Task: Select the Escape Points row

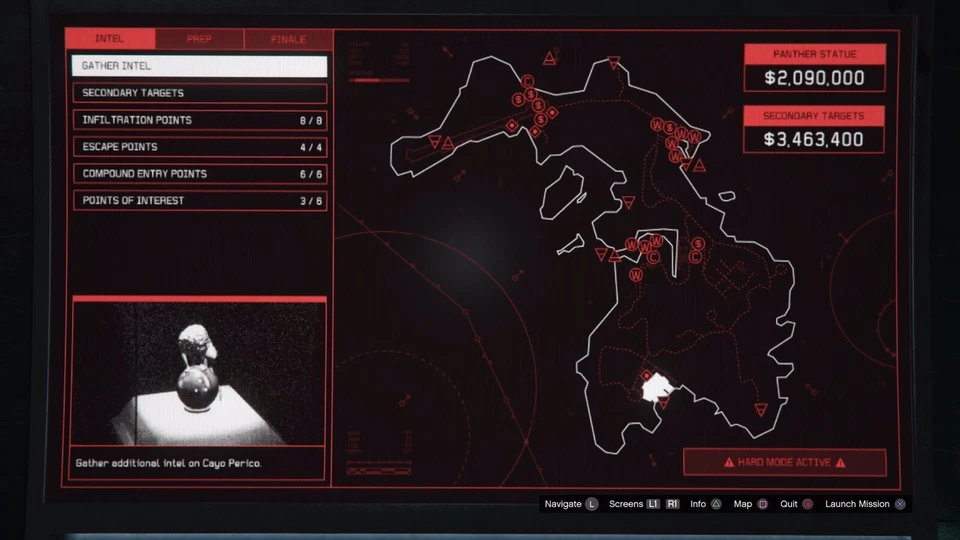Action: coord(199,147)
